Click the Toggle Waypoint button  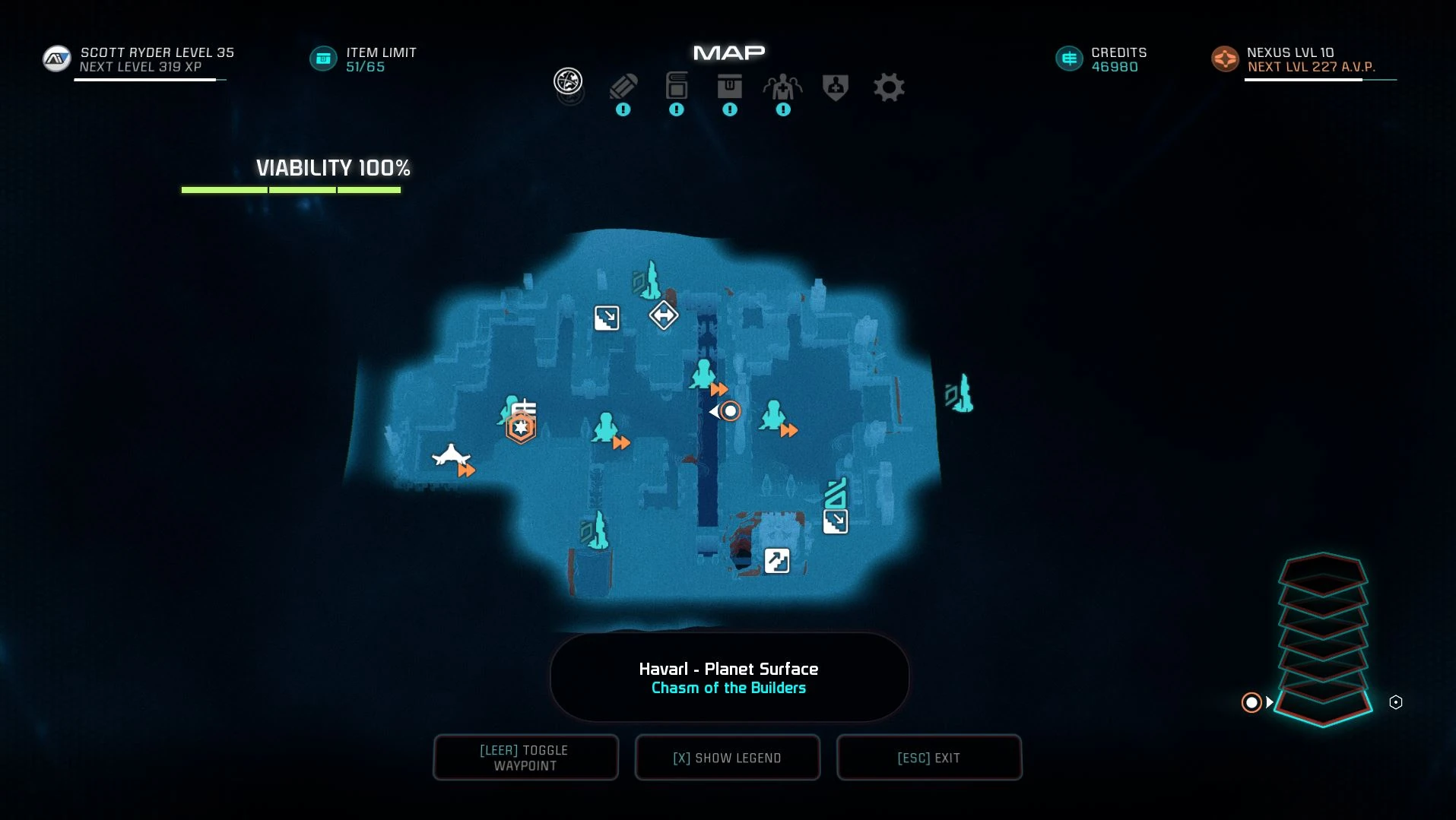[x=525, y=758]
